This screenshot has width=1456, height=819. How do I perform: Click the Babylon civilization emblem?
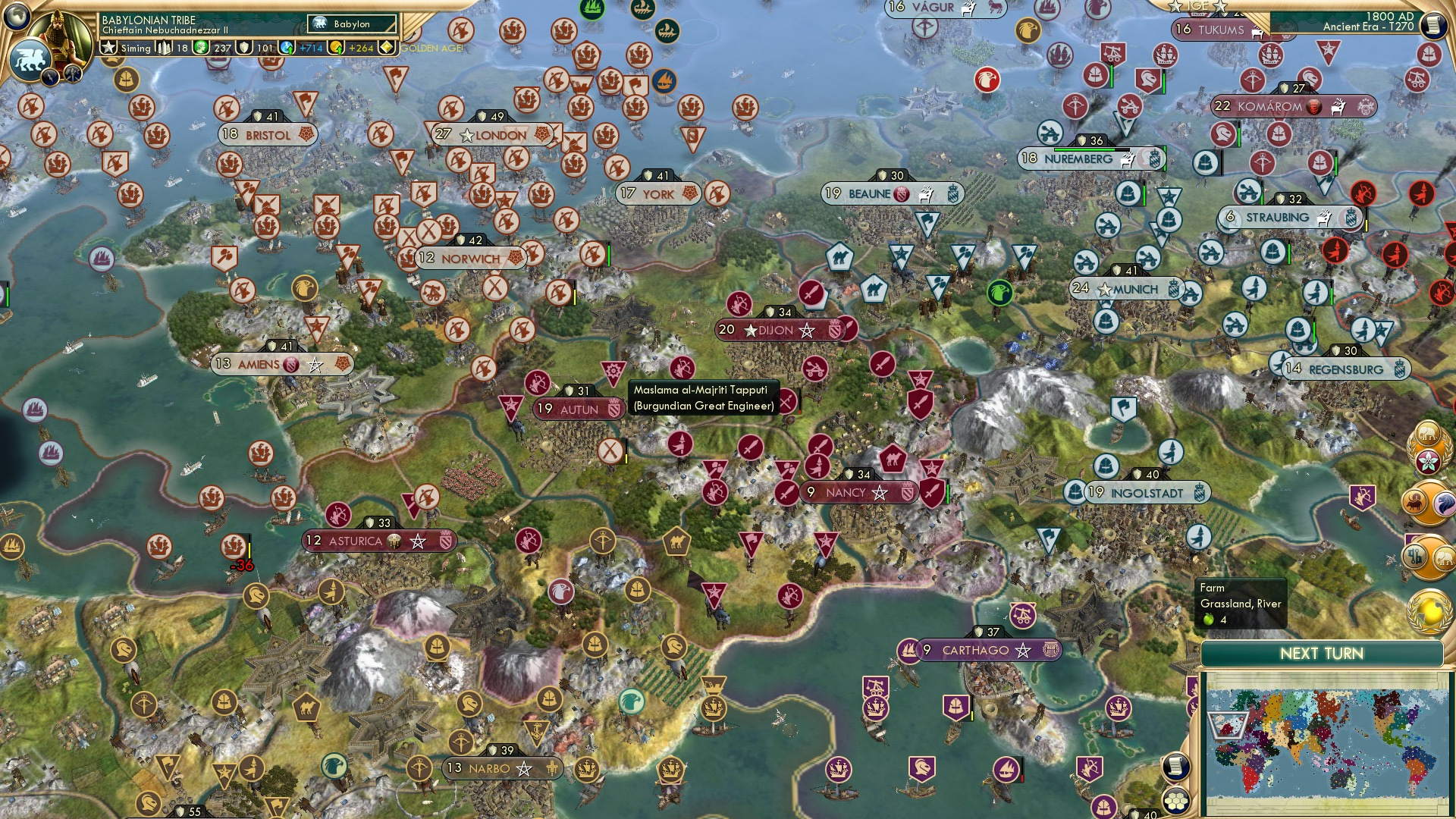coord(319,23)
